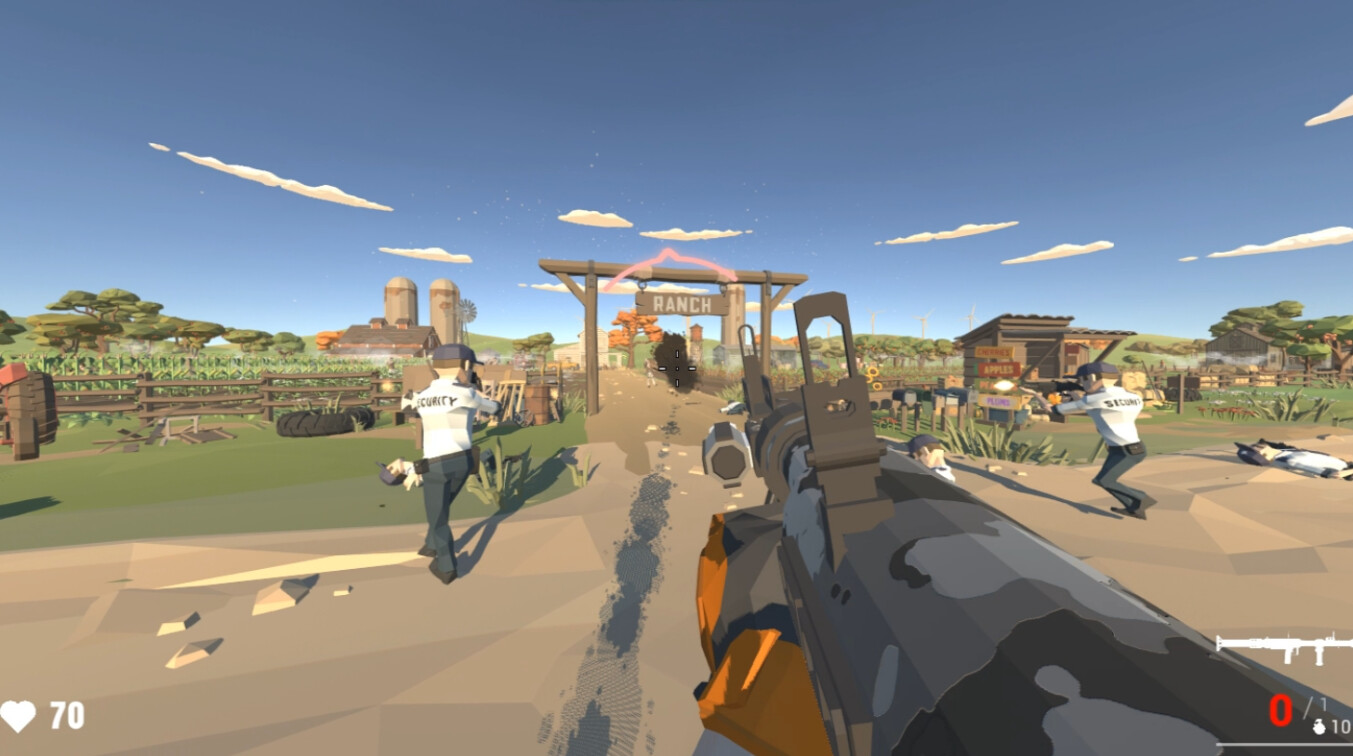This screenshot has height=756, width=1353.
Task: Select the PLUMS sign on the crate
Action: [1000, 401]
